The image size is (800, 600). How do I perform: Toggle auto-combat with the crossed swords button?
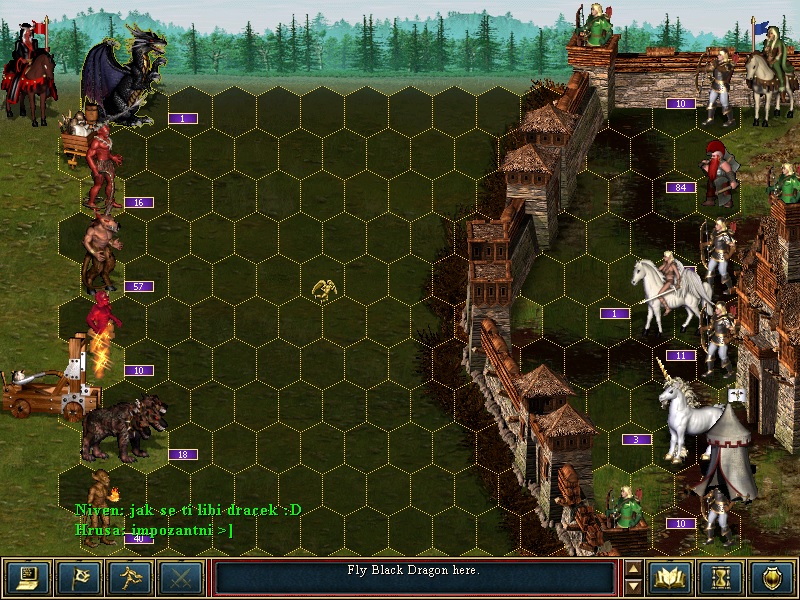pyautogui.click(x=180, y=578)
